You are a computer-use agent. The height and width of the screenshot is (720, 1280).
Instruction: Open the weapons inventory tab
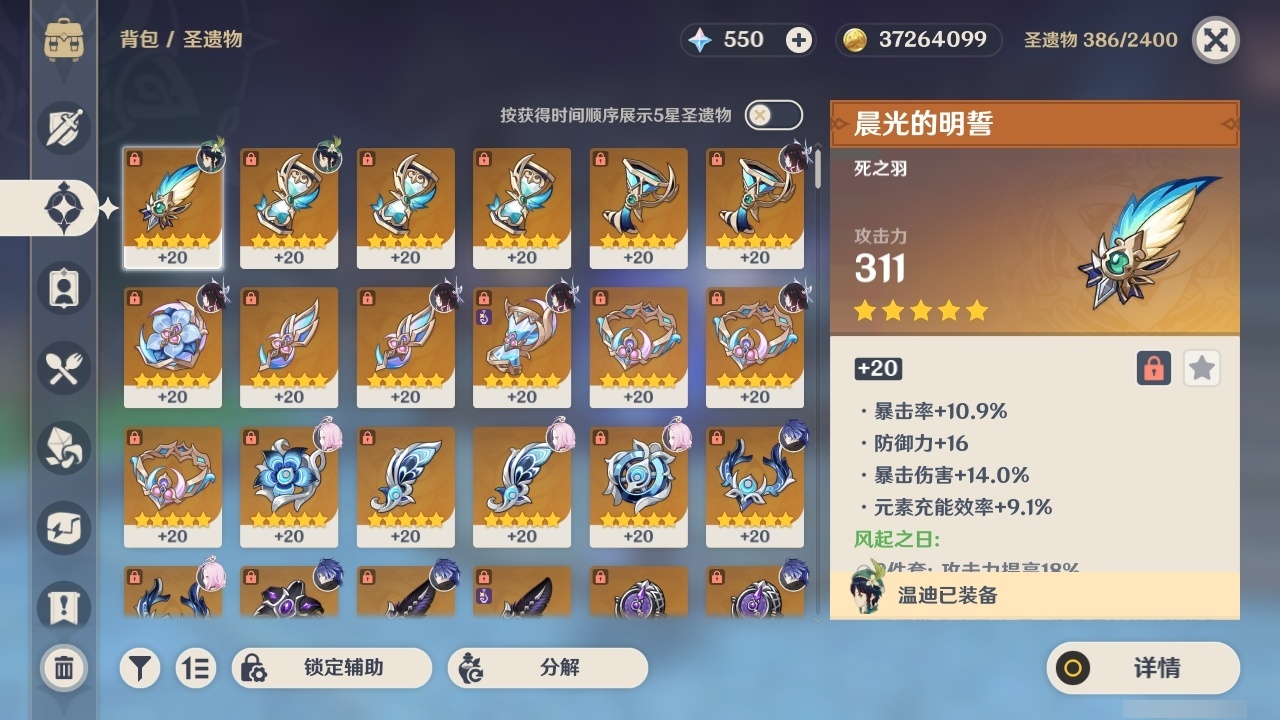[62, 128]
